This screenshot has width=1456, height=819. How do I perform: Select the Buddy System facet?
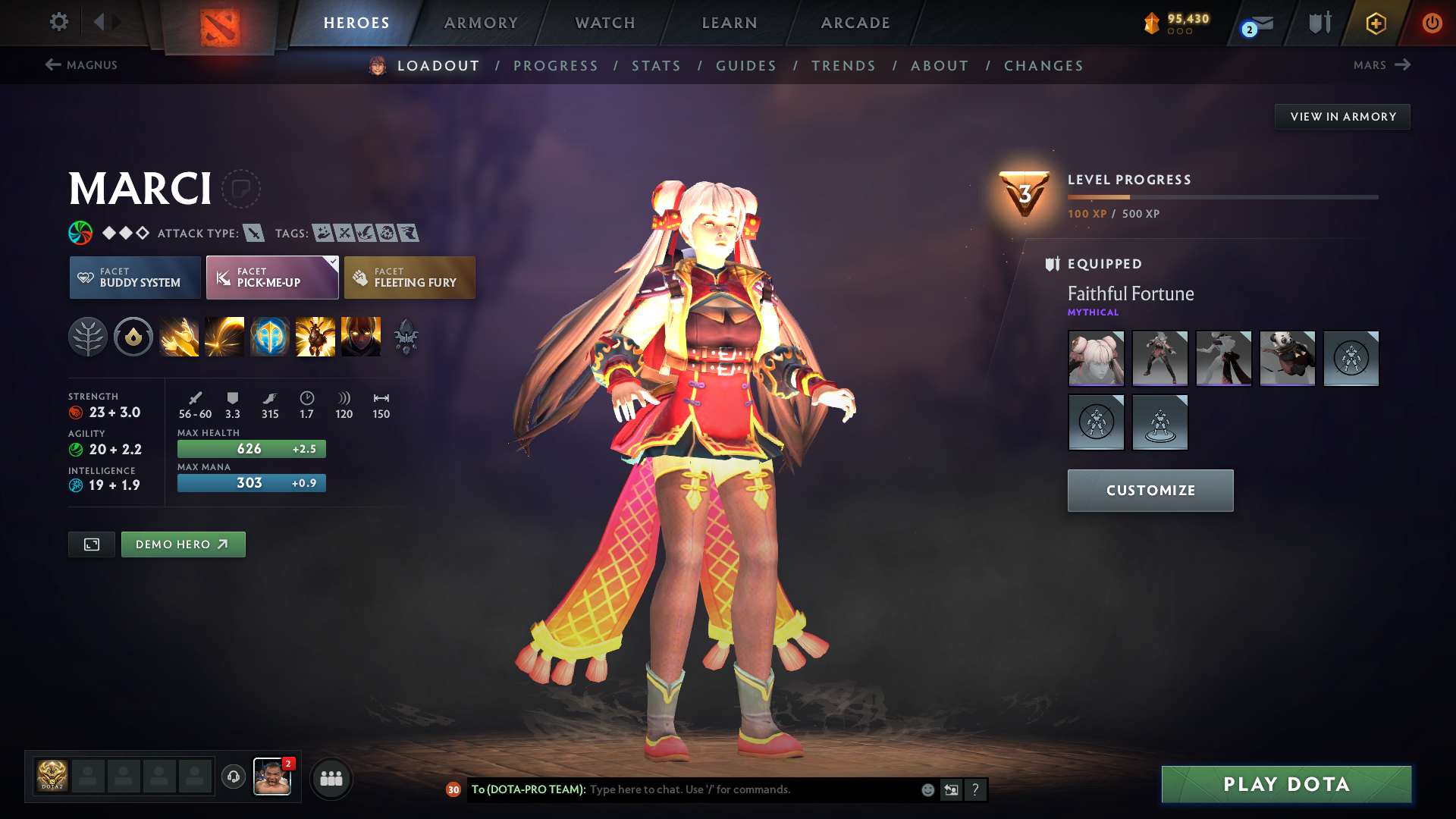point(135,278)
